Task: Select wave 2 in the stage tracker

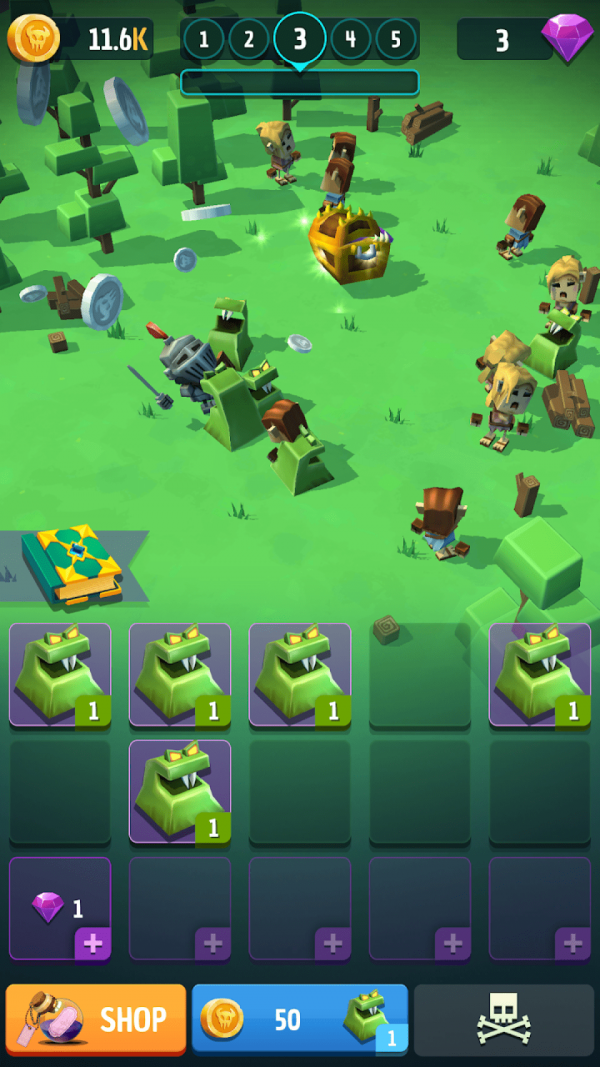Action: 249,40
